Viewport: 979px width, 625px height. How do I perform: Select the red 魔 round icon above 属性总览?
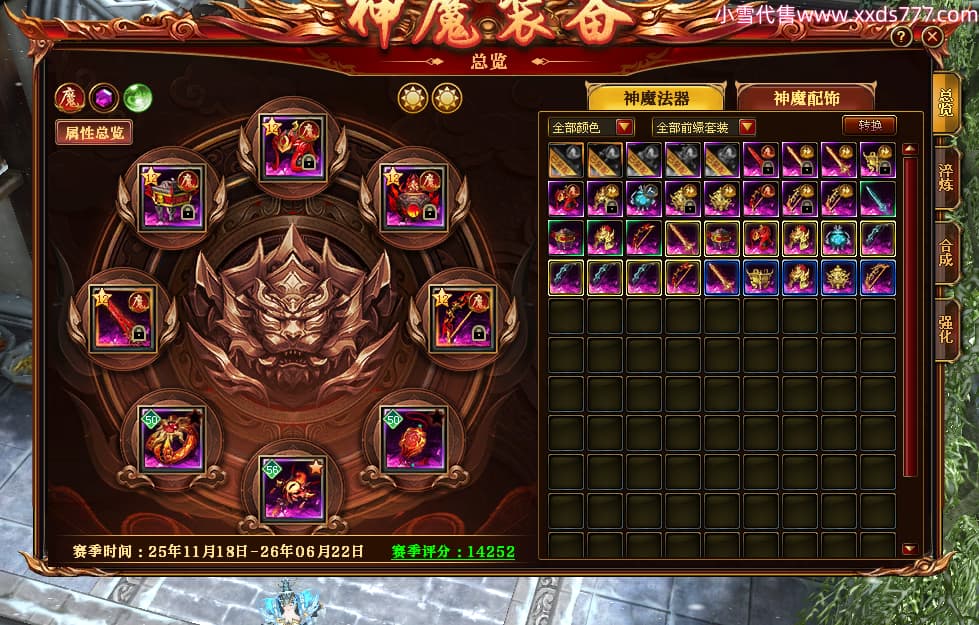click(x=70, y=97)
